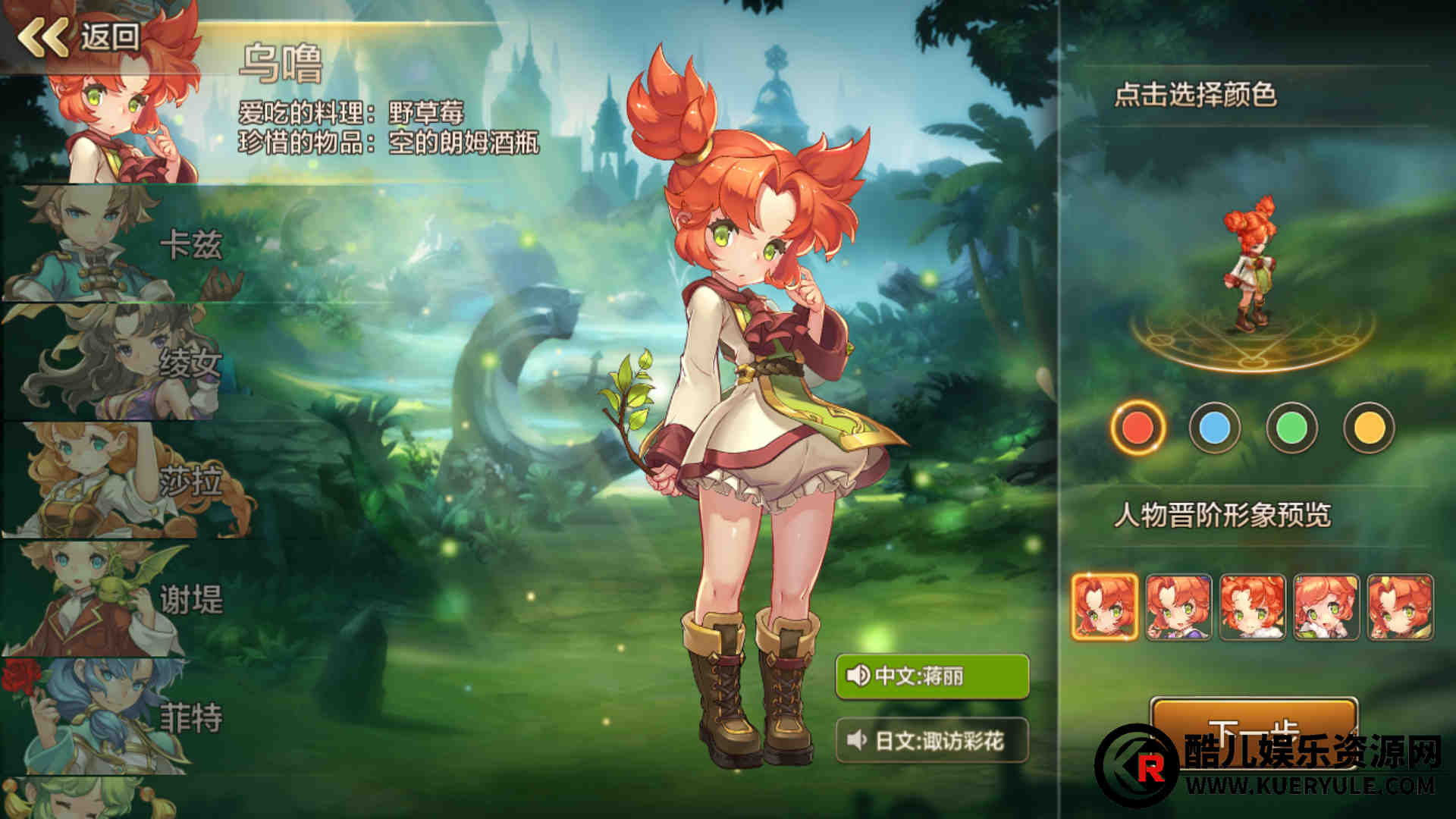This screenshot has height=819, width=1456.
Task: Select the red color swatch
Action: click(x=1137, y=428)
